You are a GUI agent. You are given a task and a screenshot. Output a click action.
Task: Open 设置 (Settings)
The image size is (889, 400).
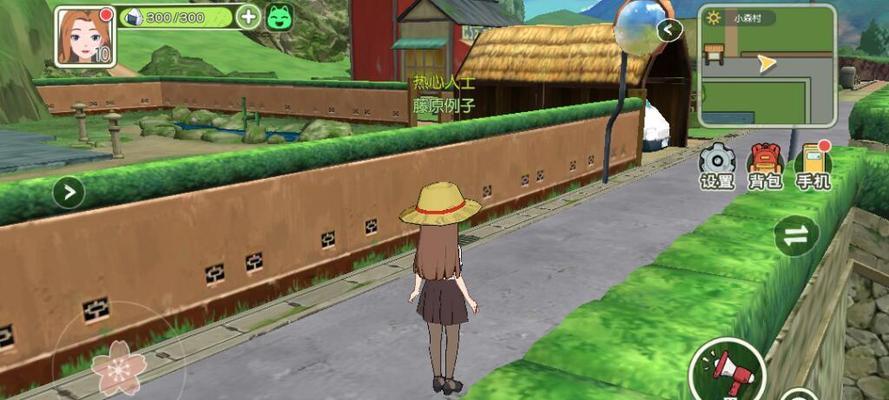(717, 164)
